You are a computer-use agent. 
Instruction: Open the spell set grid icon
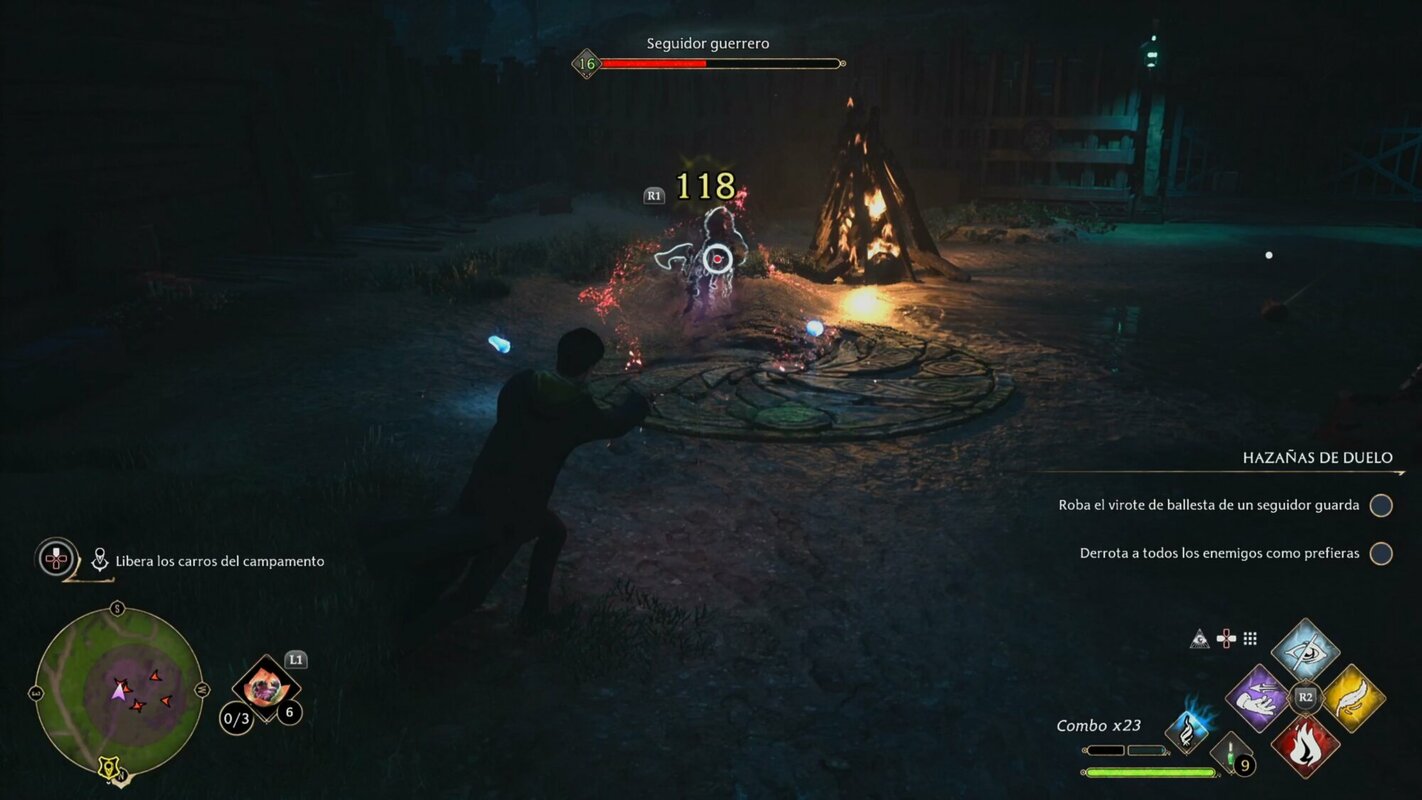pyautogui.click(x=1251, y=638)
